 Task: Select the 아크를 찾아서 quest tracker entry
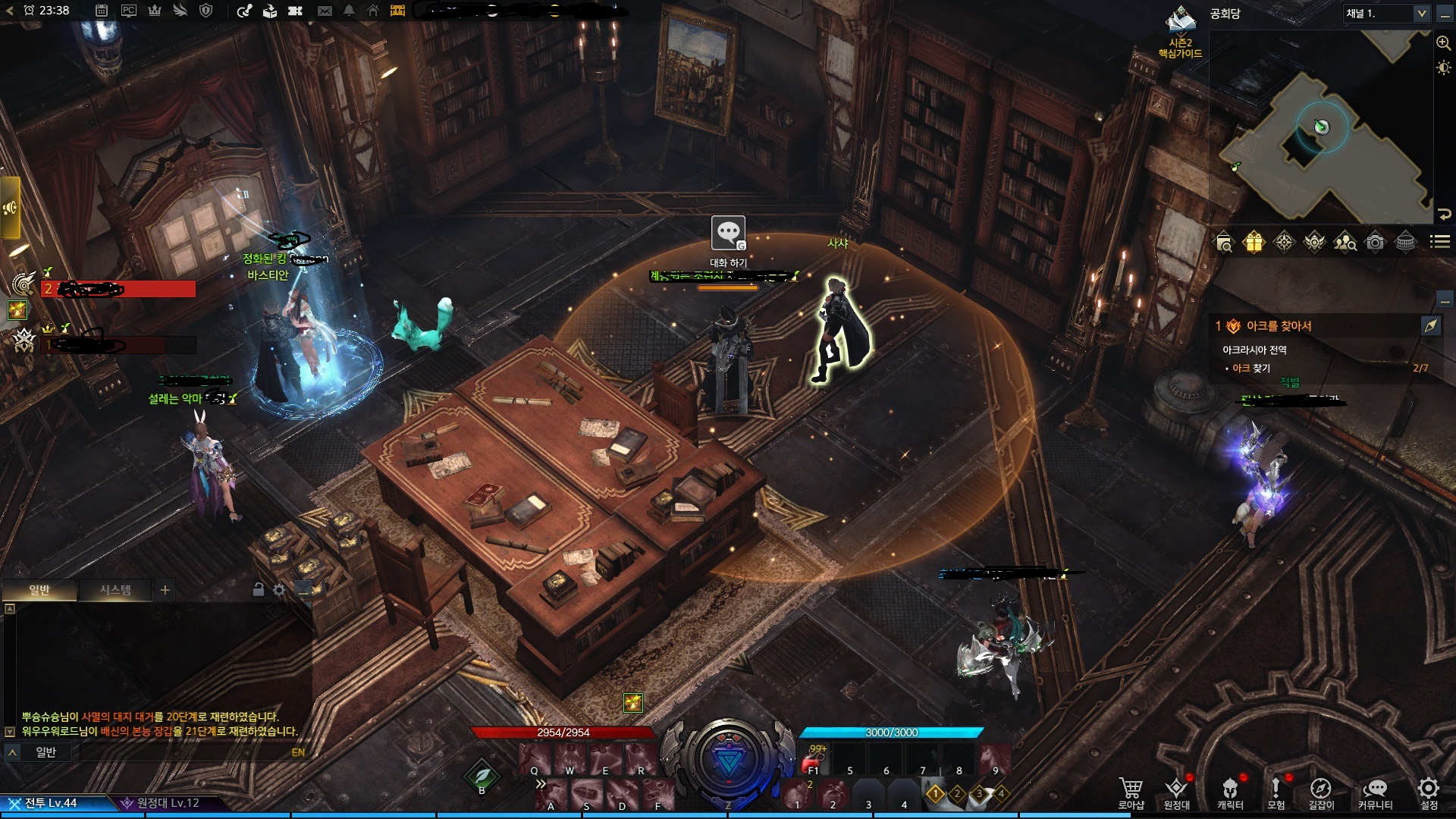[1279, 326]
